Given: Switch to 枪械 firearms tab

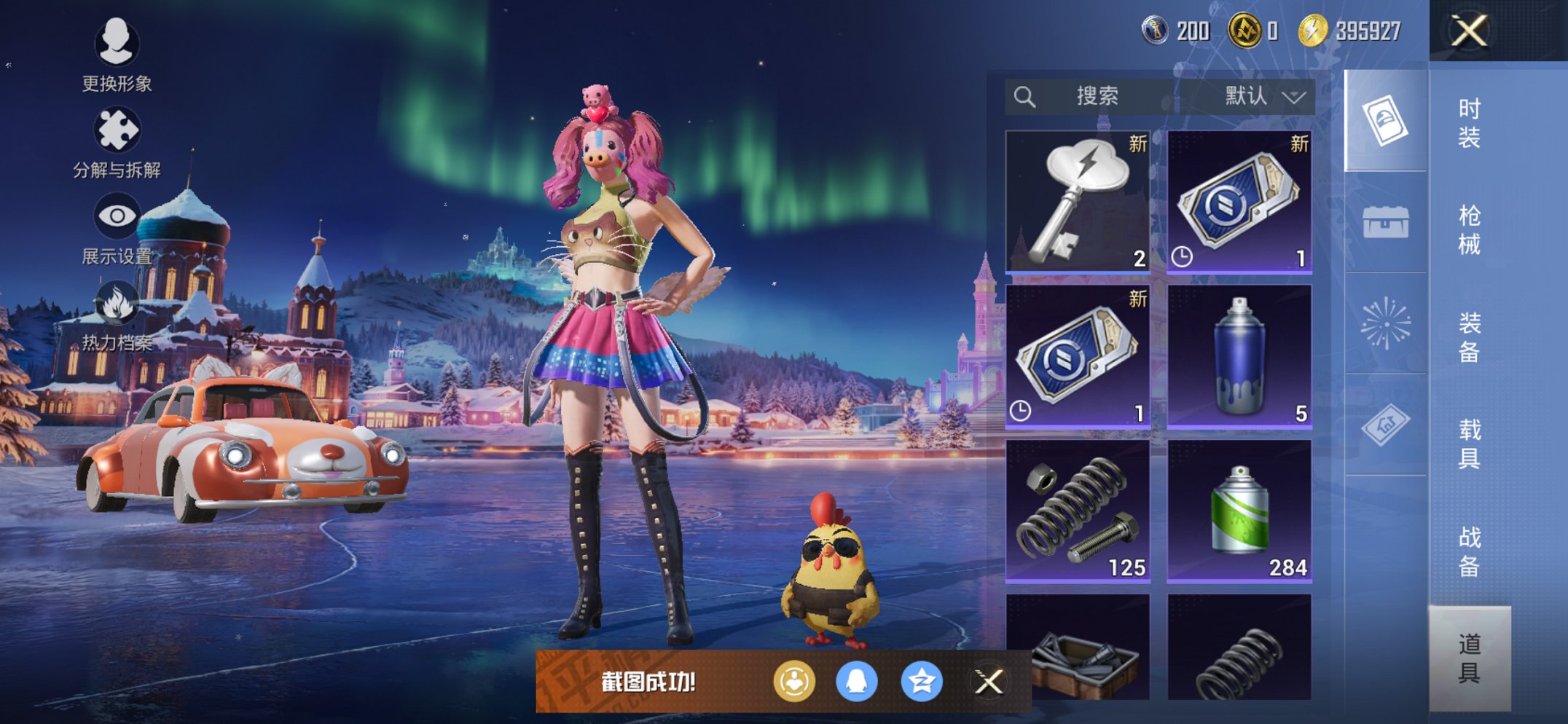Looking at the screenshot, I should [x=1469, y=230].
